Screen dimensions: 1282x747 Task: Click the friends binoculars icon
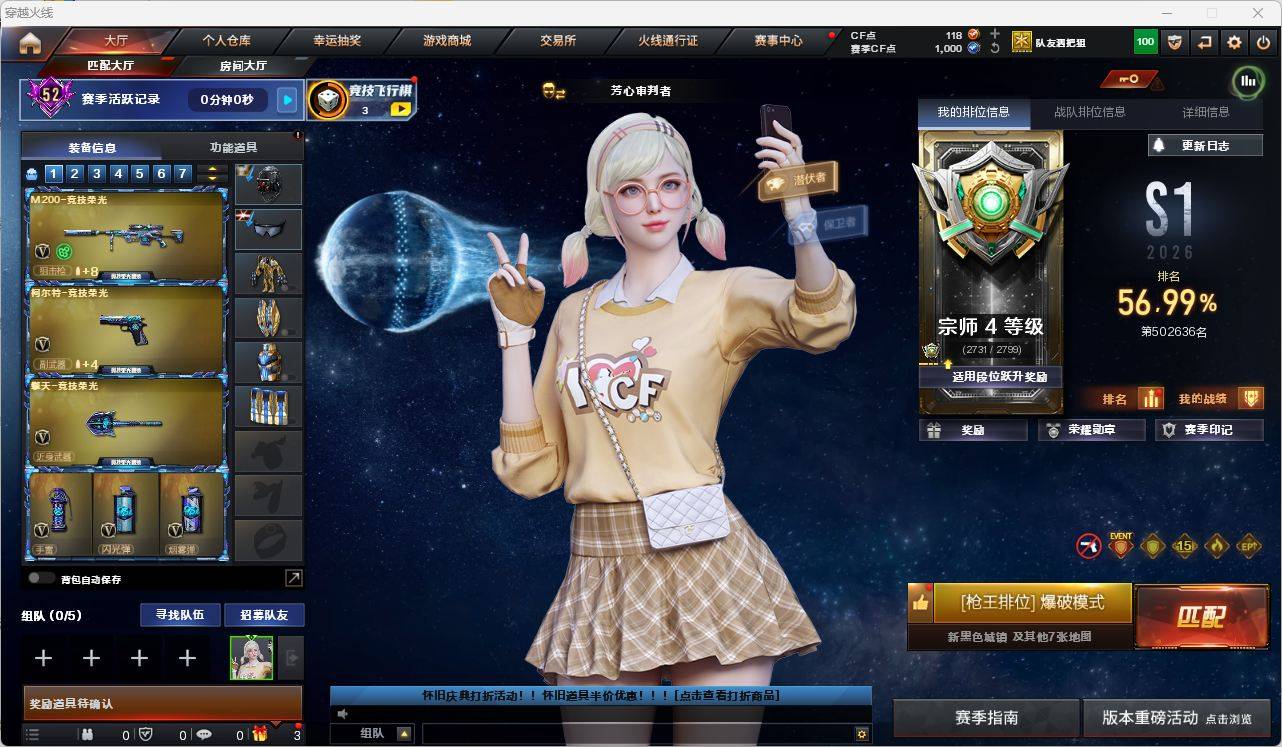[88, 734]
